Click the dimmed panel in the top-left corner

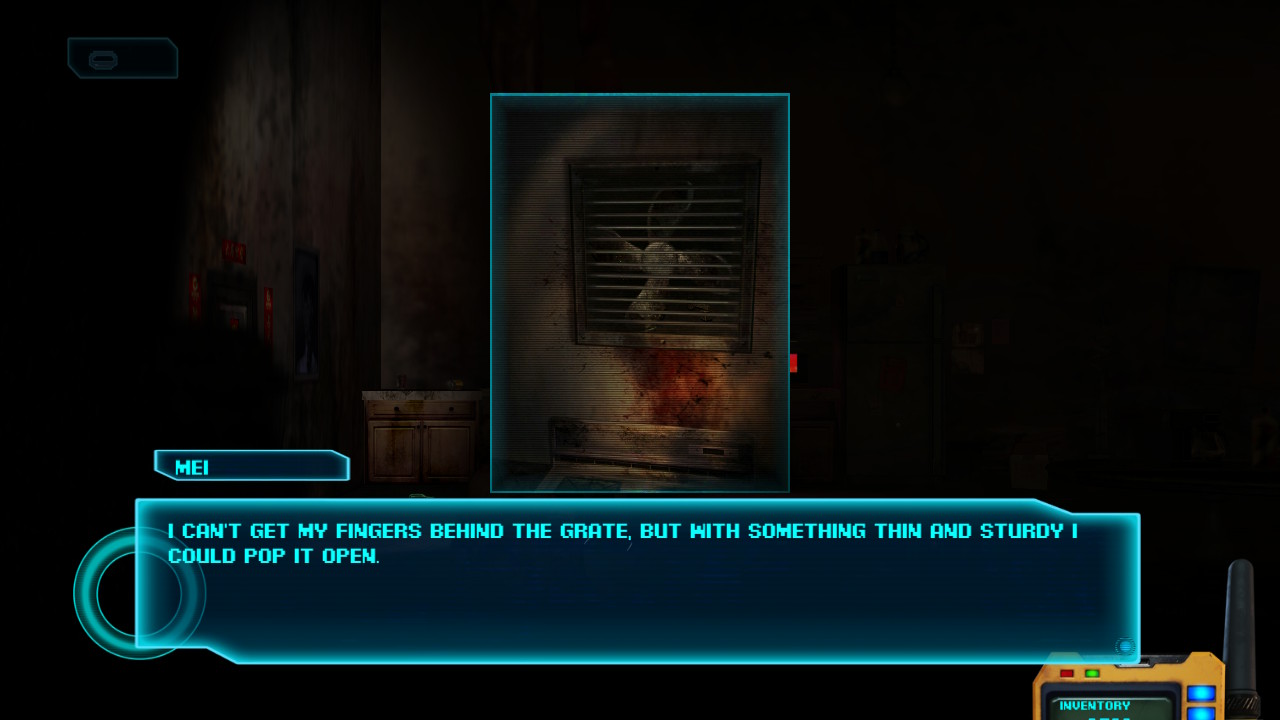[x=122, y=58]
